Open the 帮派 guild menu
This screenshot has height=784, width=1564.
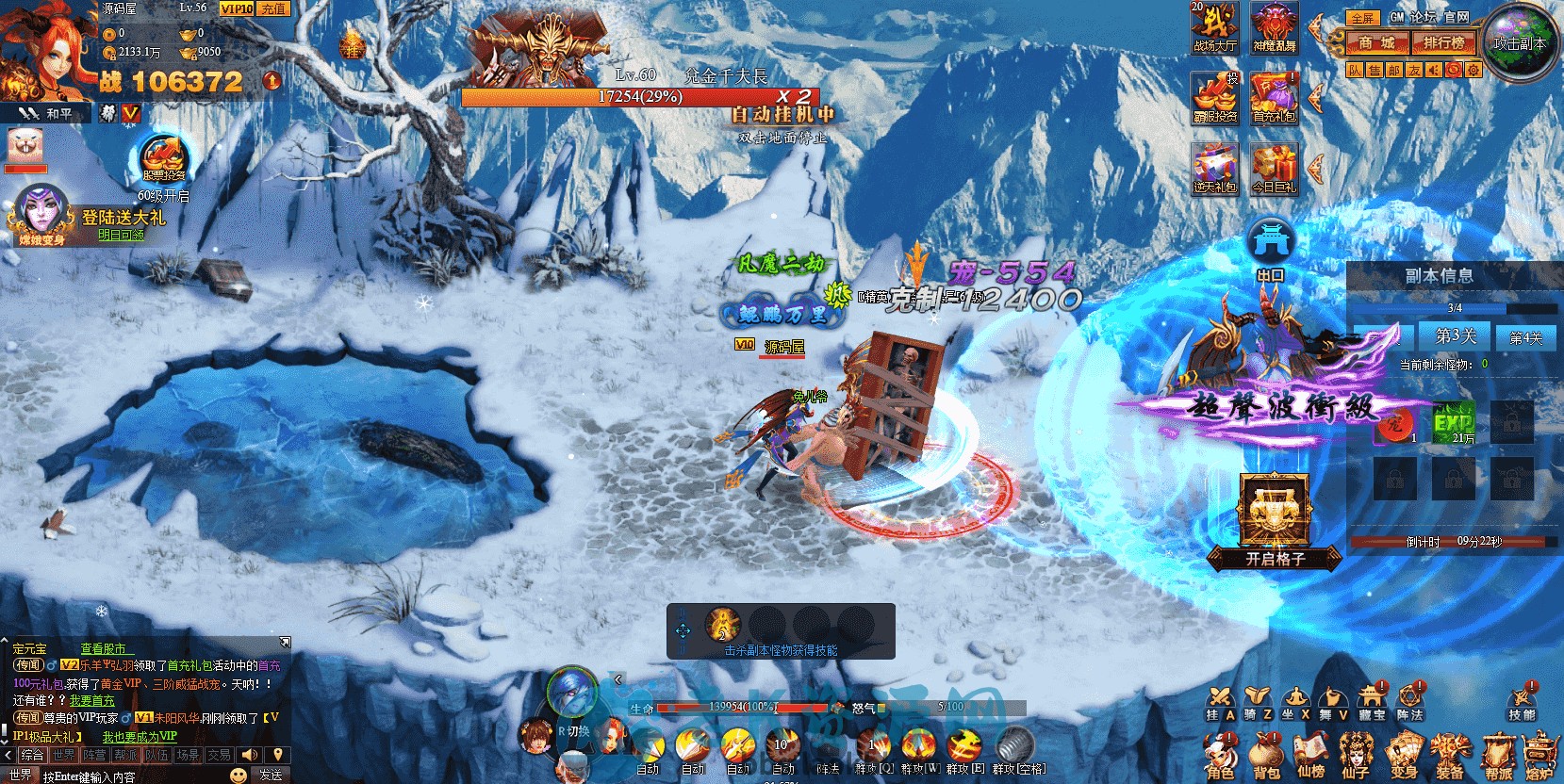pyautogui.click(x=1498, y=756)
